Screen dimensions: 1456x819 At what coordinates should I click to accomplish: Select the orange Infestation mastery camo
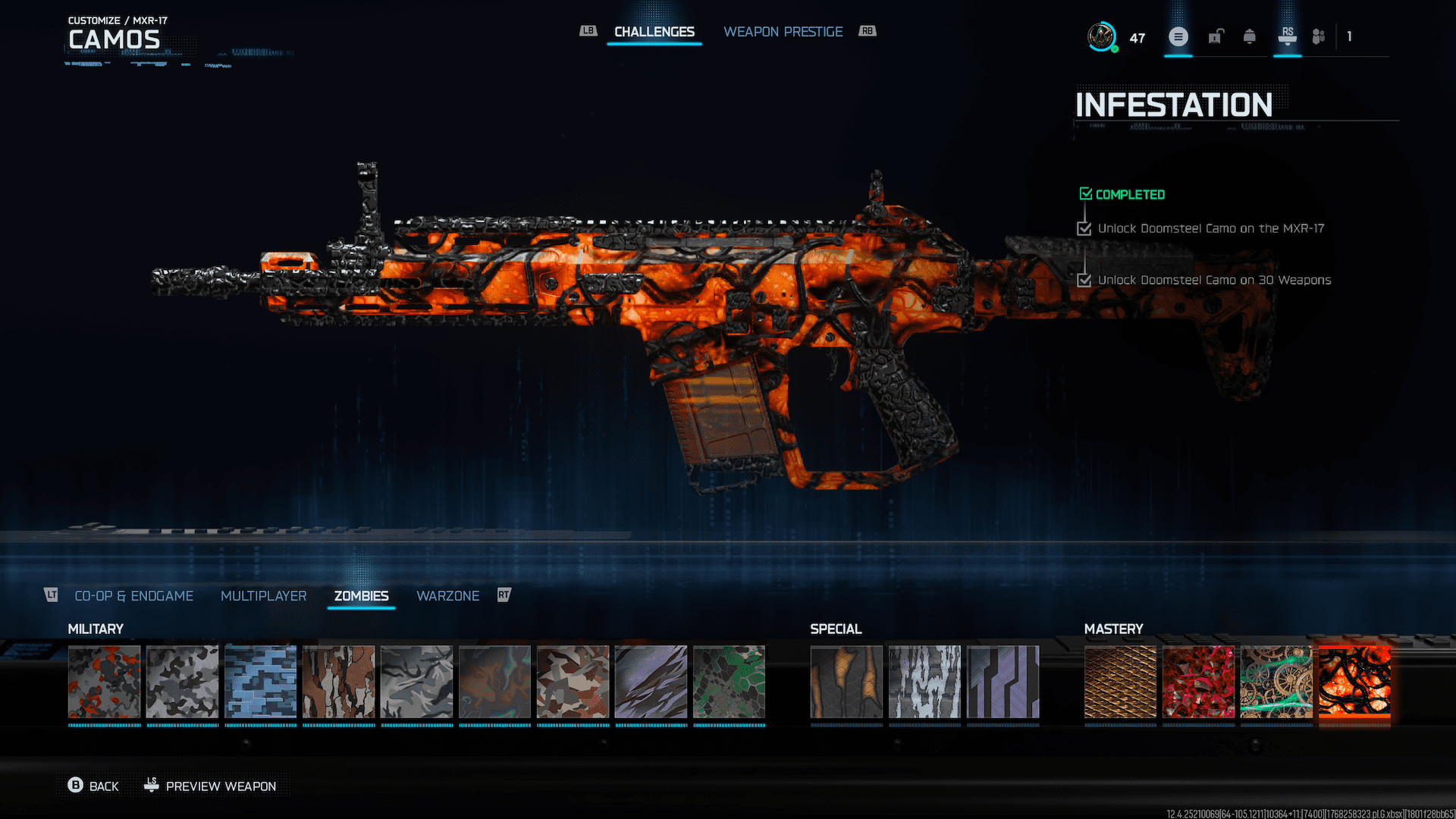1354,682
